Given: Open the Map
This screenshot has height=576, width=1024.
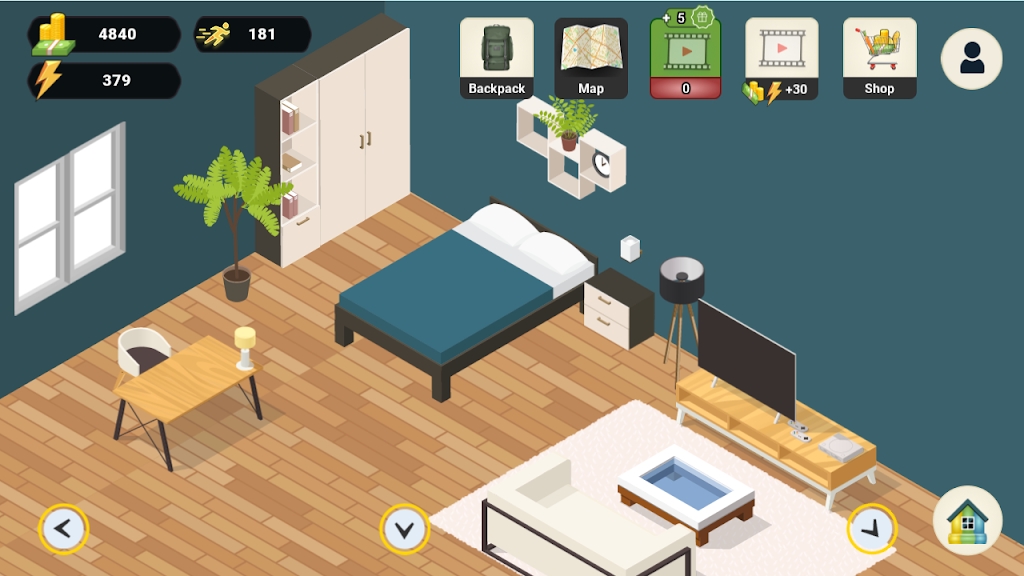Looking at the screenshot, I should click(591, 58).
